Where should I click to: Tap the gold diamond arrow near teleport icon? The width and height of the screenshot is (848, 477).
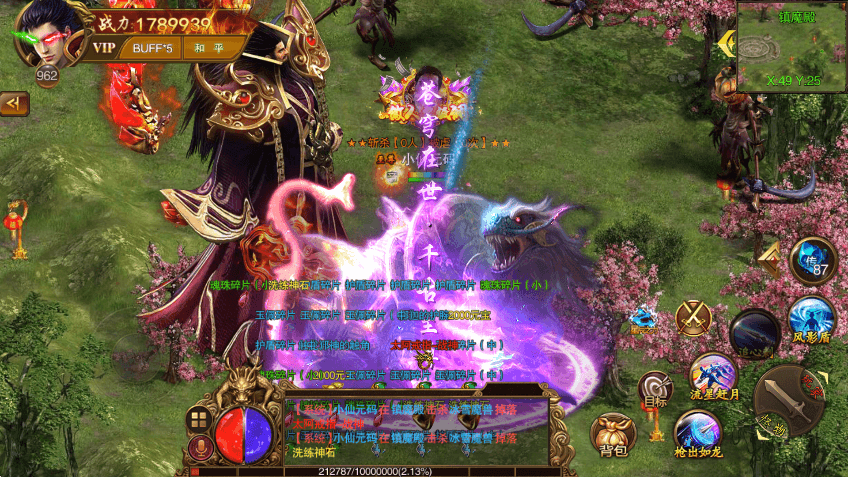[x=768, y=259]
